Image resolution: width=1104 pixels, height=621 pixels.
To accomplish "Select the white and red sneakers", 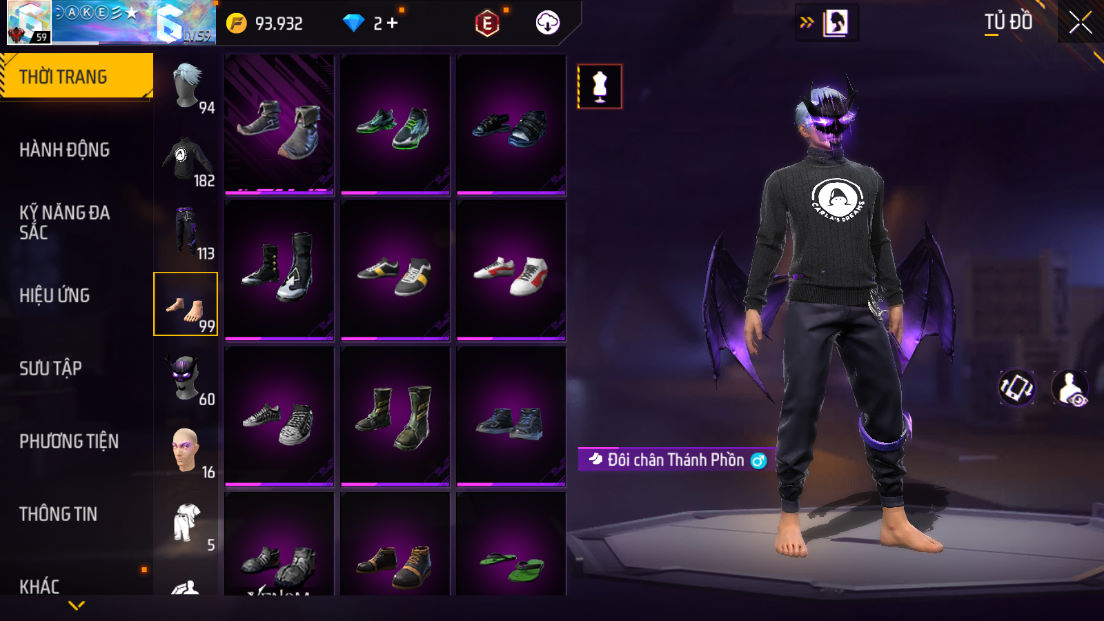I will [x=510, y=273].
